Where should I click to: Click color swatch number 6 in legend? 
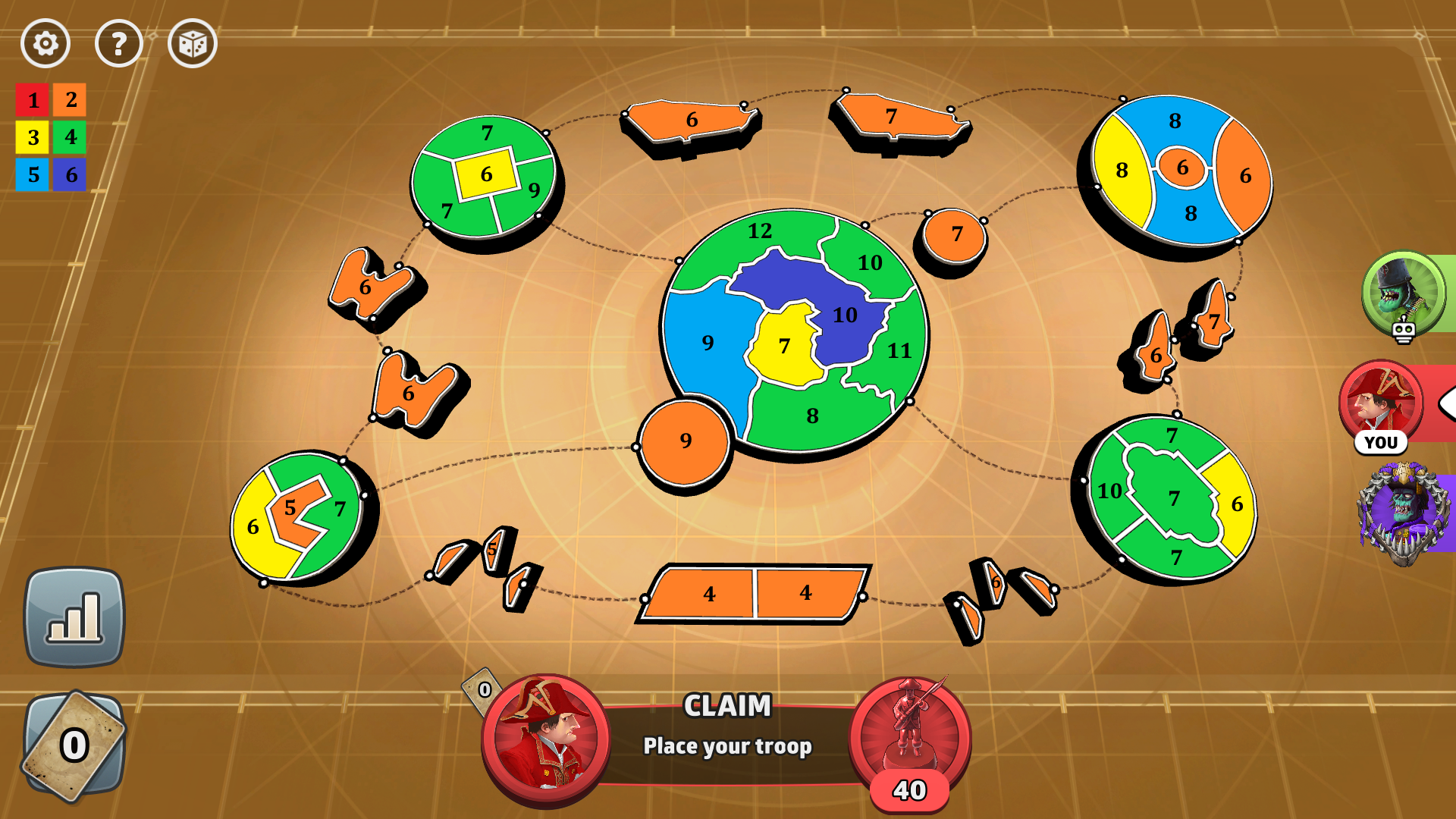[x=71, y=174]
